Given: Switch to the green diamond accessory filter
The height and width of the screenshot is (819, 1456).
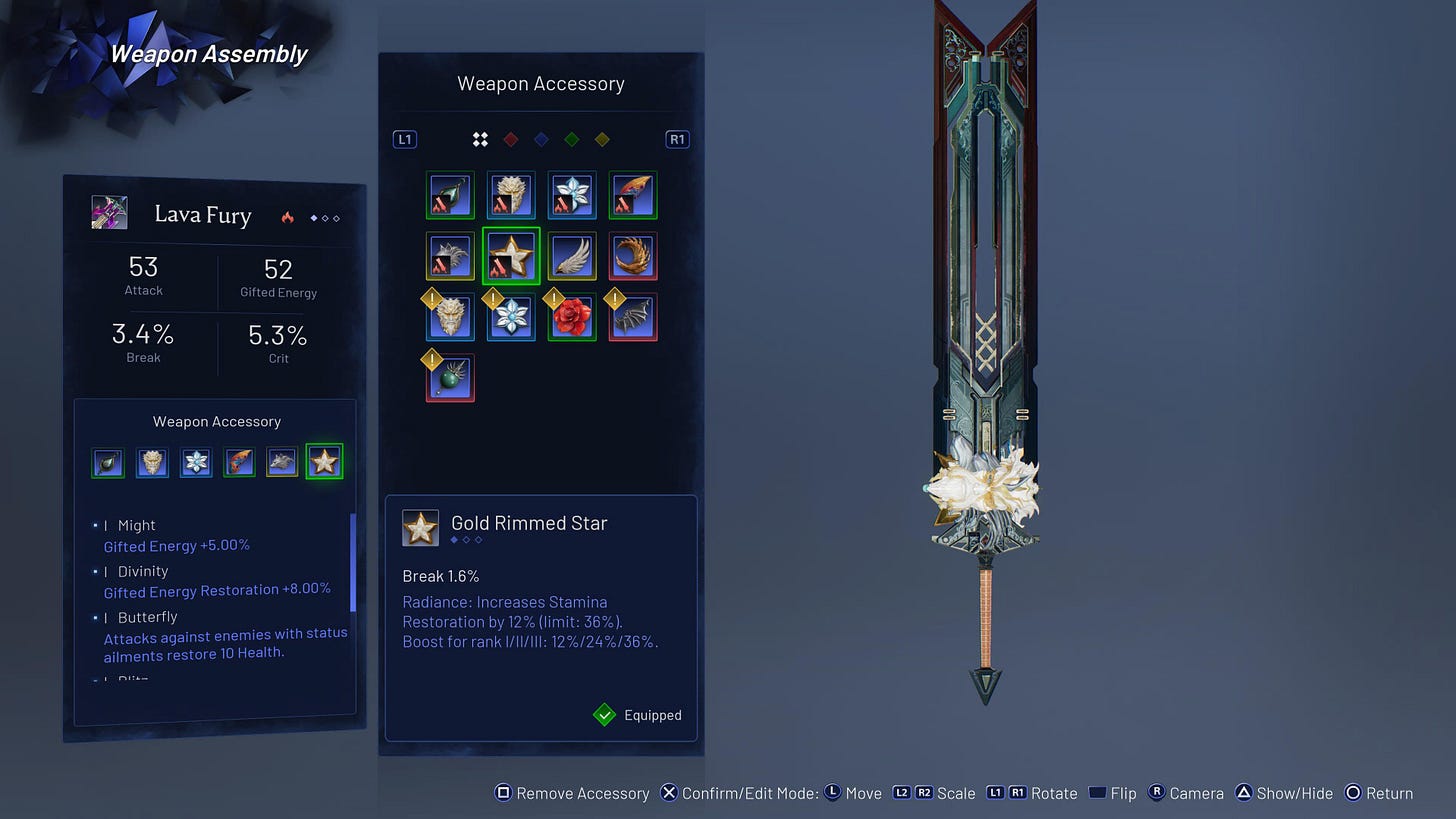Looking at the screenshot, I should pos(571,139).
